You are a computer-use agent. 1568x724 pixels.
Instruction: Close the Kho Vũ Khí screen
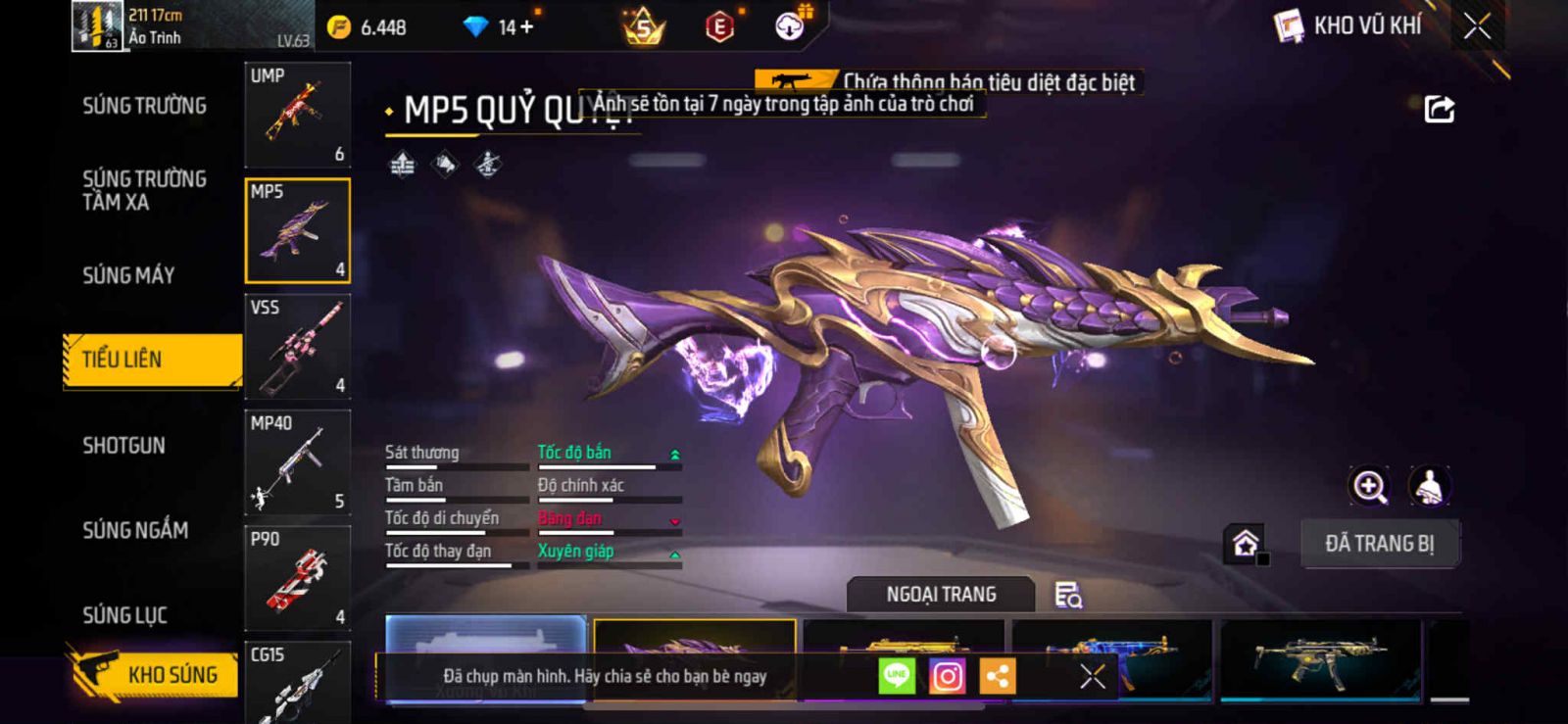[1477, 26]
